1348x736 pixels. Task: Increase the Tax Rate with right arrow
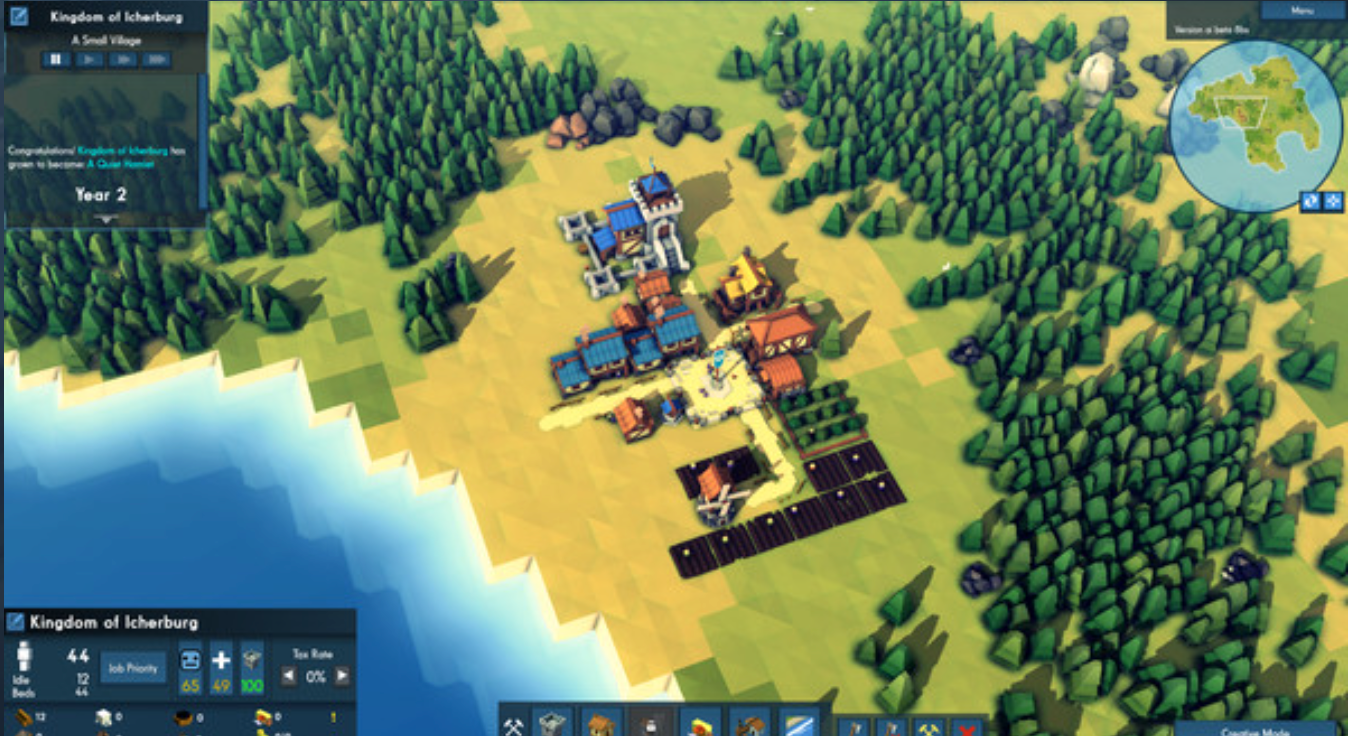[x=342, y=677]
